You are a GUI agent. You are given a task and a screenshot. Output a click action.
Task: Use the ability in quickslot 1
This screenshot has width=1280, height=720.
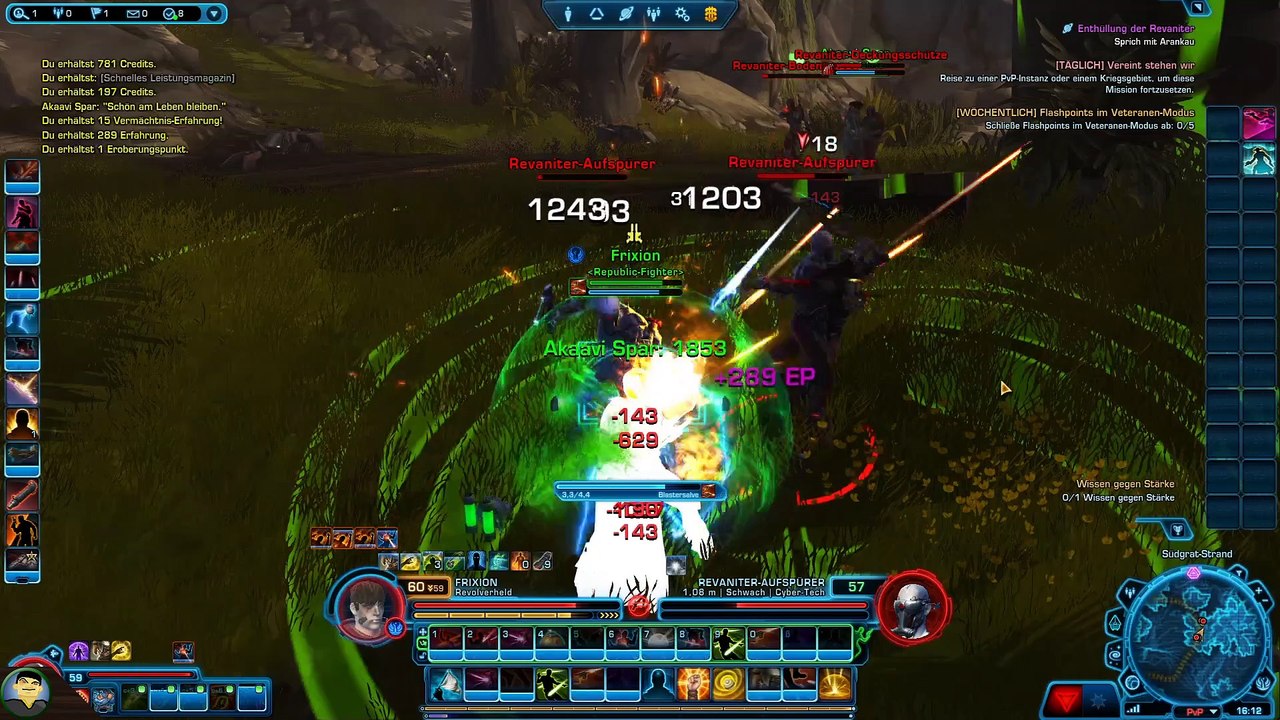[447, 642]
